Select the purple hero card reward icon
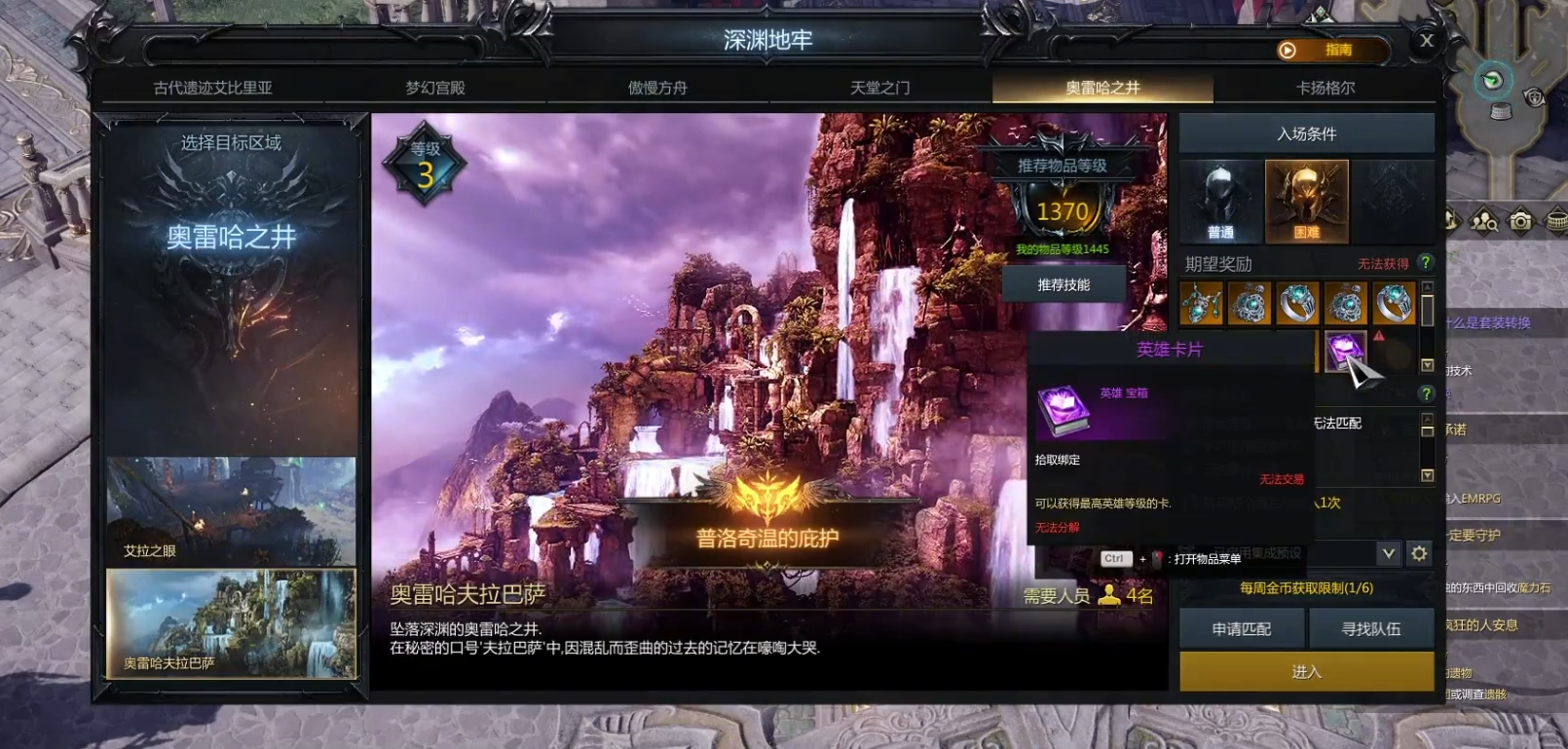1568x749 pixels. (x=1346, y=353)
